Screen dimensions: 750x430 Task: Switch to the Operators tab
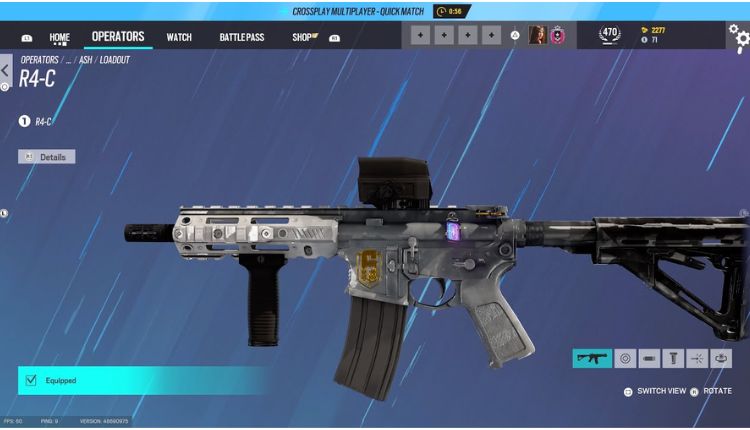[118, 37]
